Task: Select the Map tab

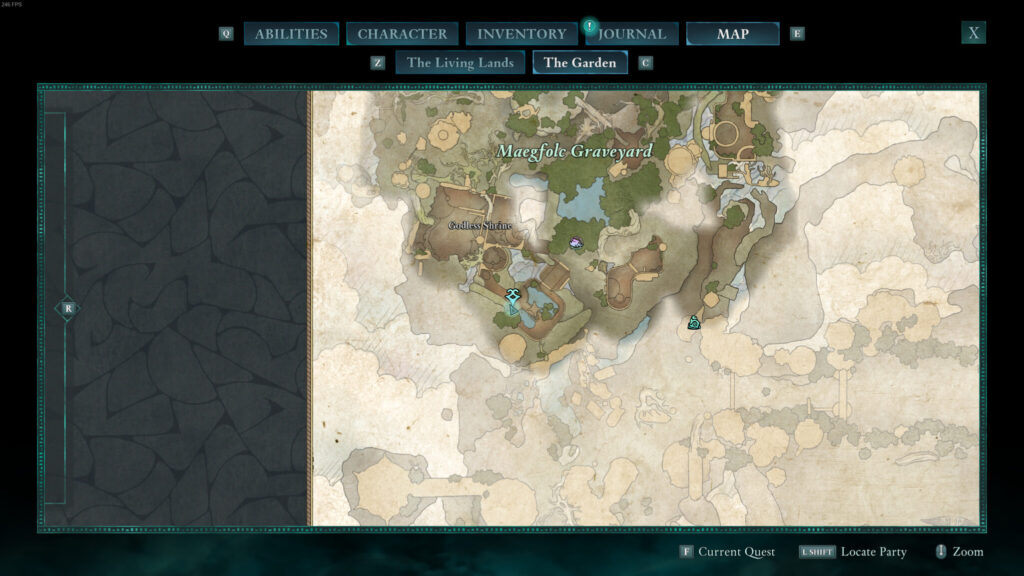Action: pyautogui.click(x=732, y=34)
